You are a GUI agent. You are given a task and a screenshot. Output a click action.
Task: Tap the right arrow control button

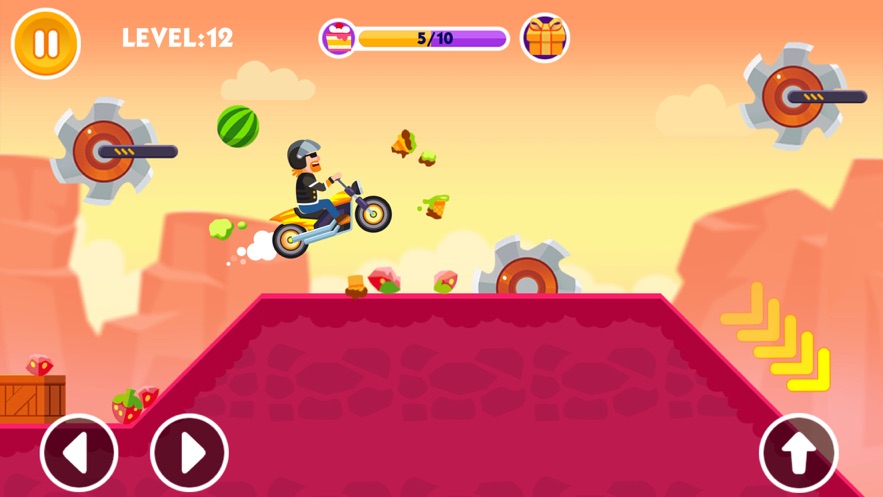pos(189,453)
